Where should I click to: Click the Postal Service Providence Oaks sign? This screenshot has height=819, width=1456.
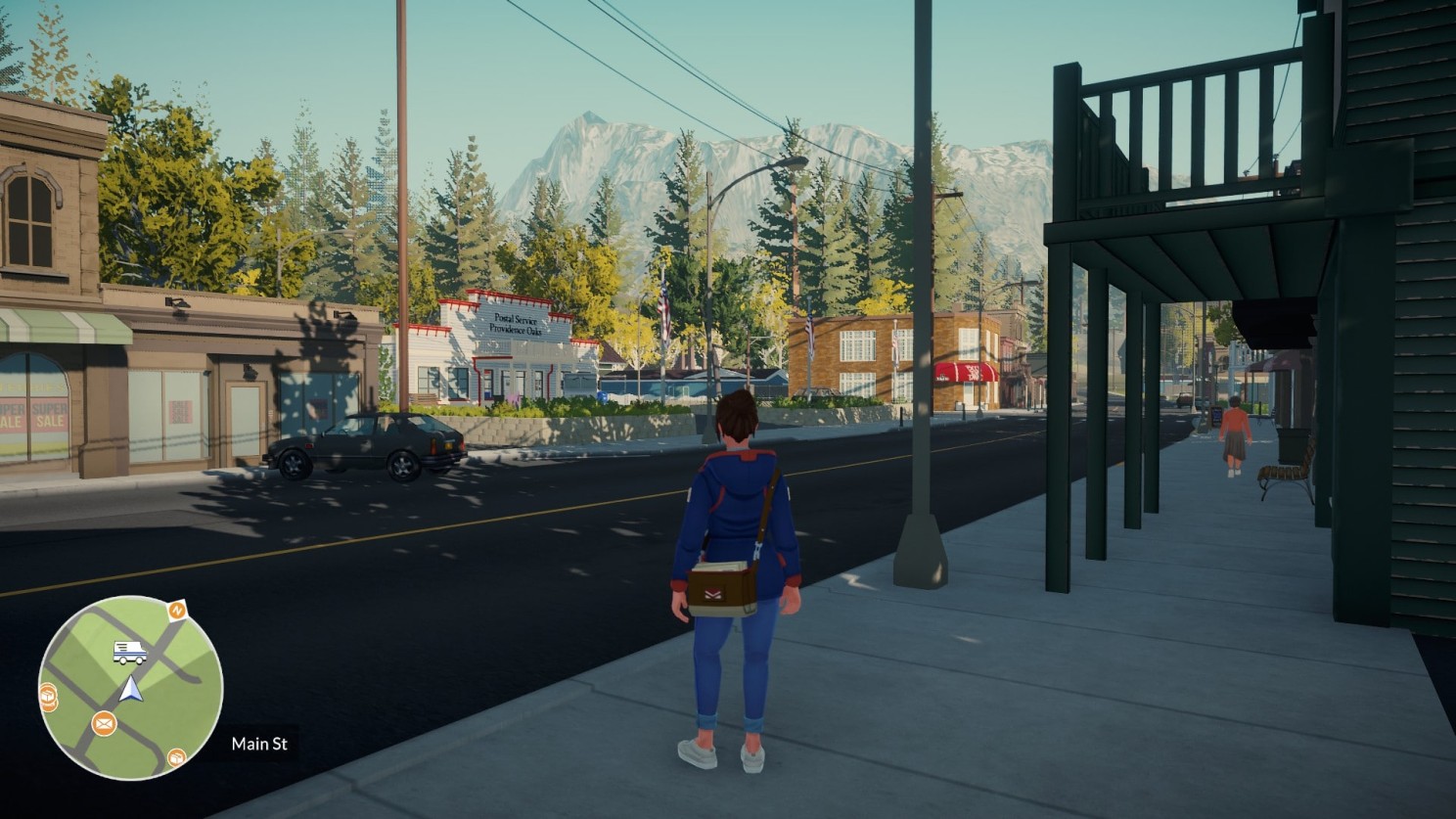(x=516, y=325)
